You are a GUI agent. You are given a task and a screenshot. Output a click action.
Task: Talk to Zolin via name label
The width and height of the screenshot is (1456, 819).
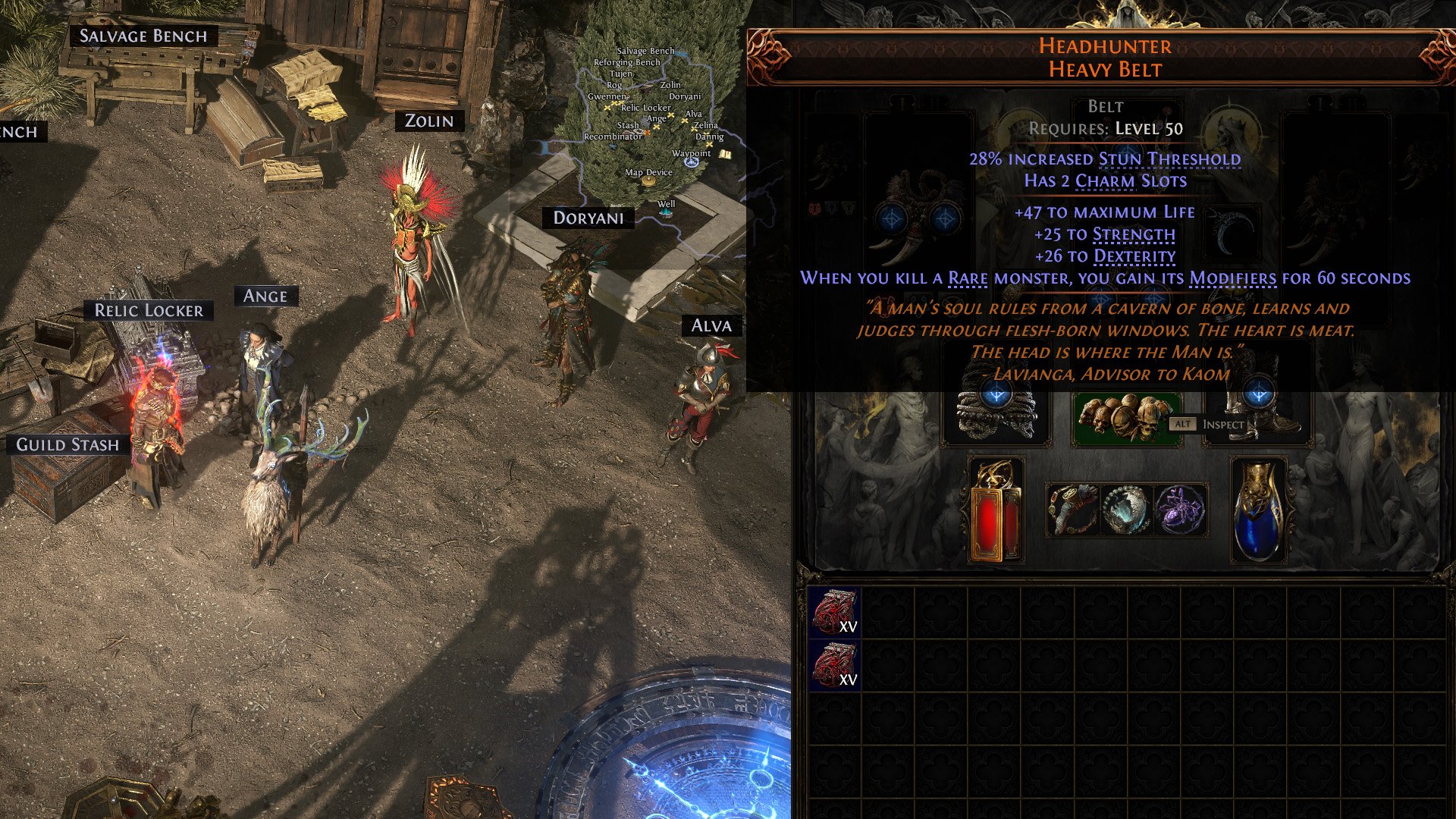coord(429,121)
